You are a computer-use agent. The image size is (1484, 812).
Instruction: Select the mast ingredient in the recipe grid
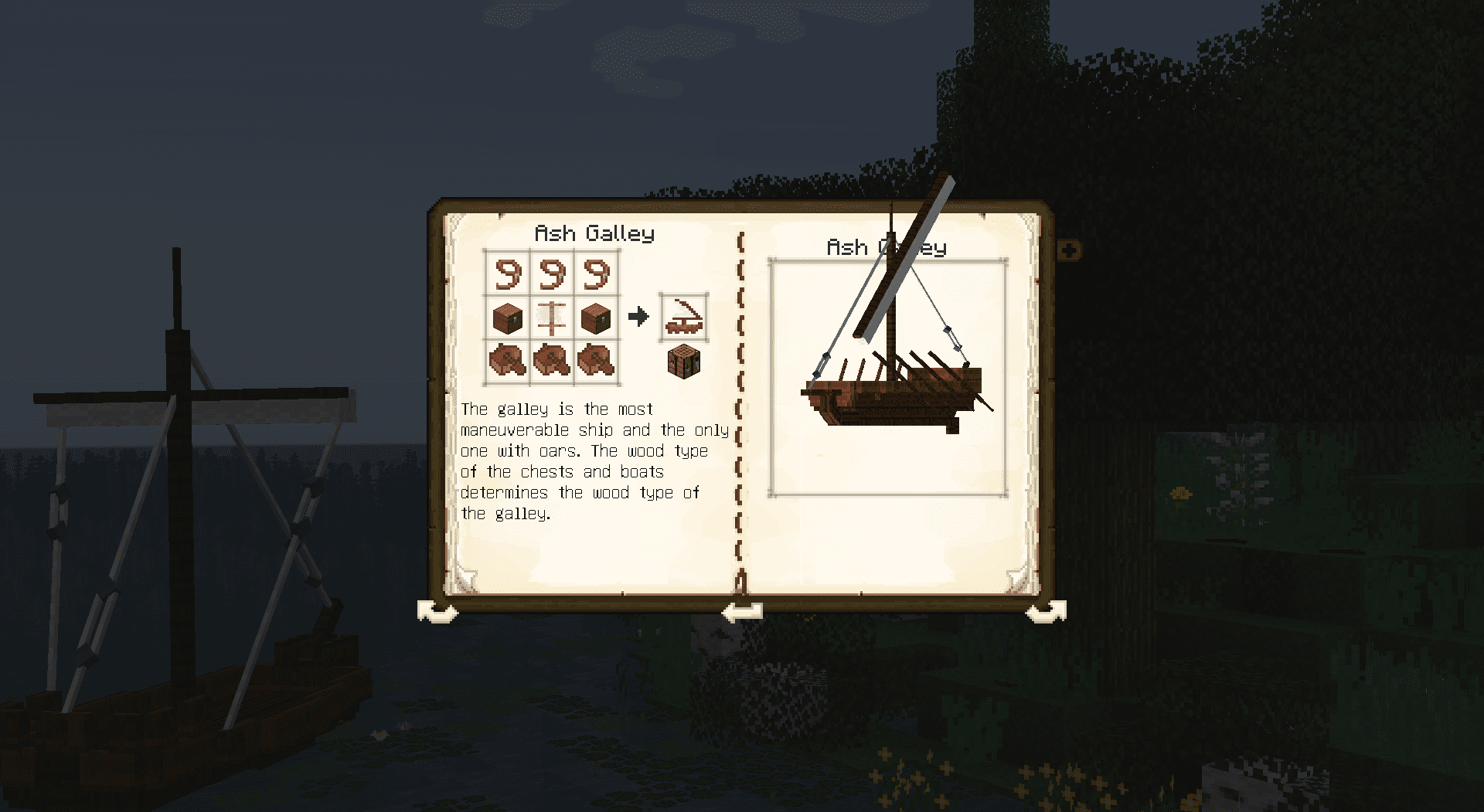coord(552,318)
